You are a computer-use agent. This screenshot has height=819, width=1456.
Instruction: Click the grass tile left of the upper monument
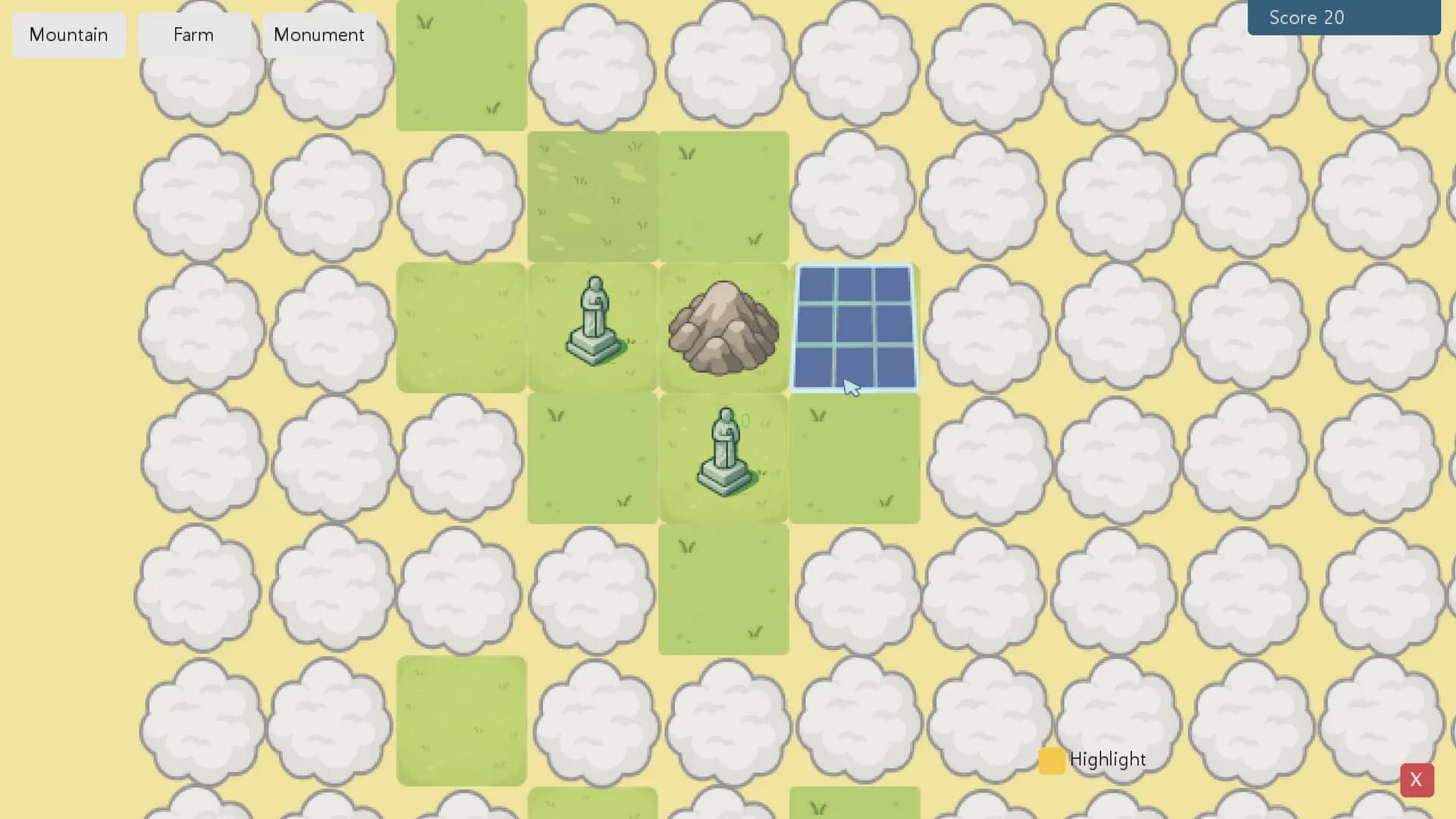(x=460, y=328)
